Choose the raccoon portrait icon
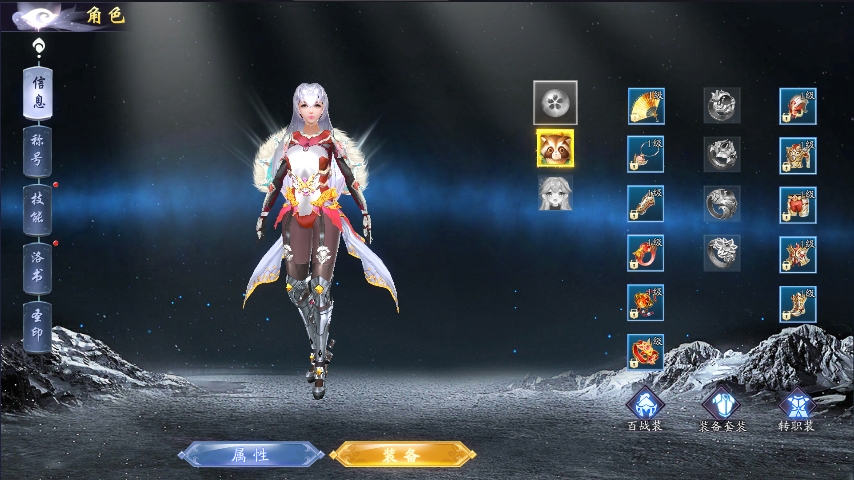The height and width of the screenshot is (480, 854). 555,148
